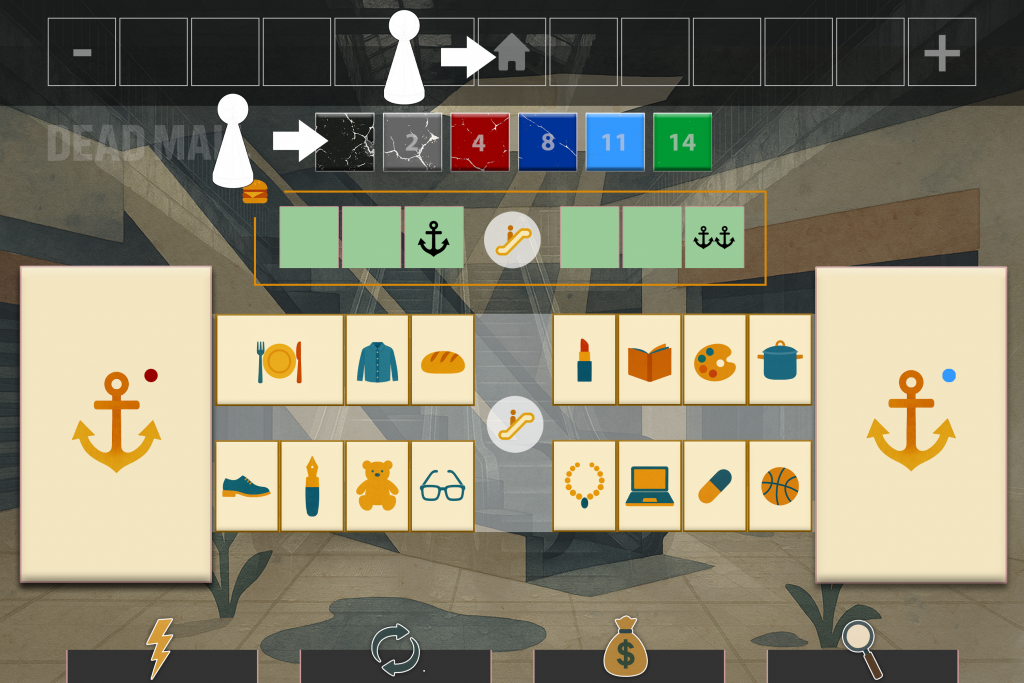
Task: Select the anchor card with red dot
Action: 116,423
